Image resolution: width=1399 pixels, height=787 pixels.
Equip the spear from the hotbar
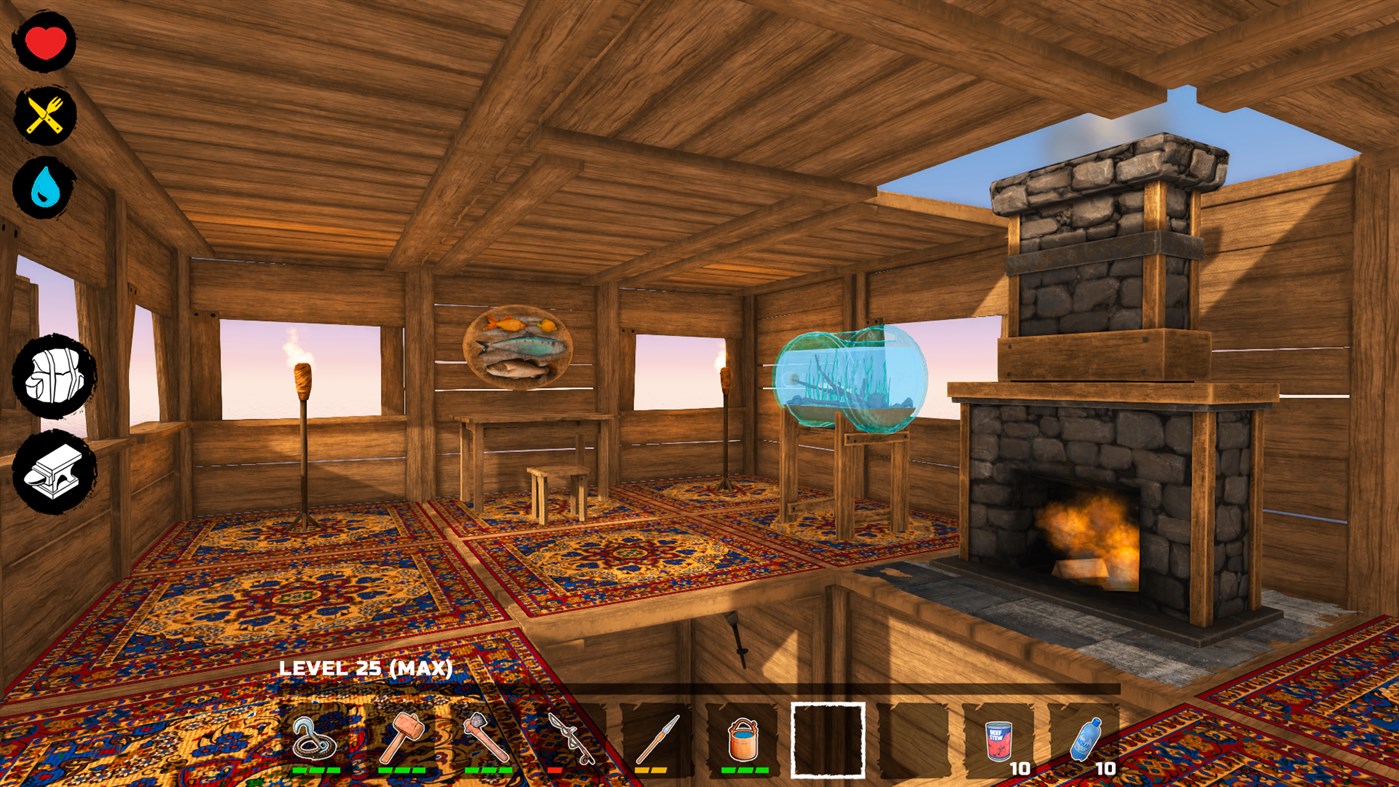pos(659,737)
